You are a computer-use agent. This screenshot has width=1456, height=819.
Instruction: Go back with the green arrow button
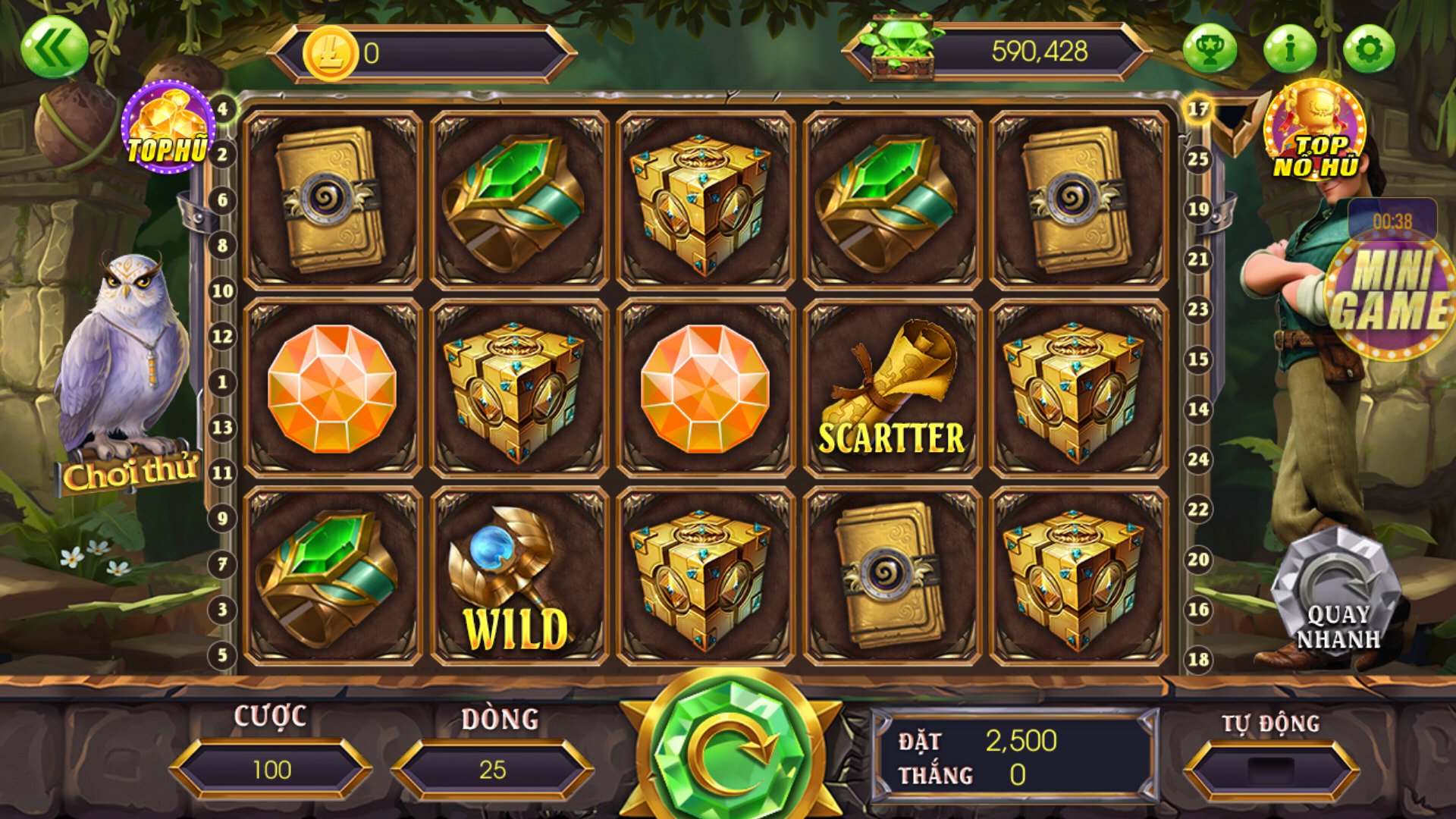click(x=54, y=48)
